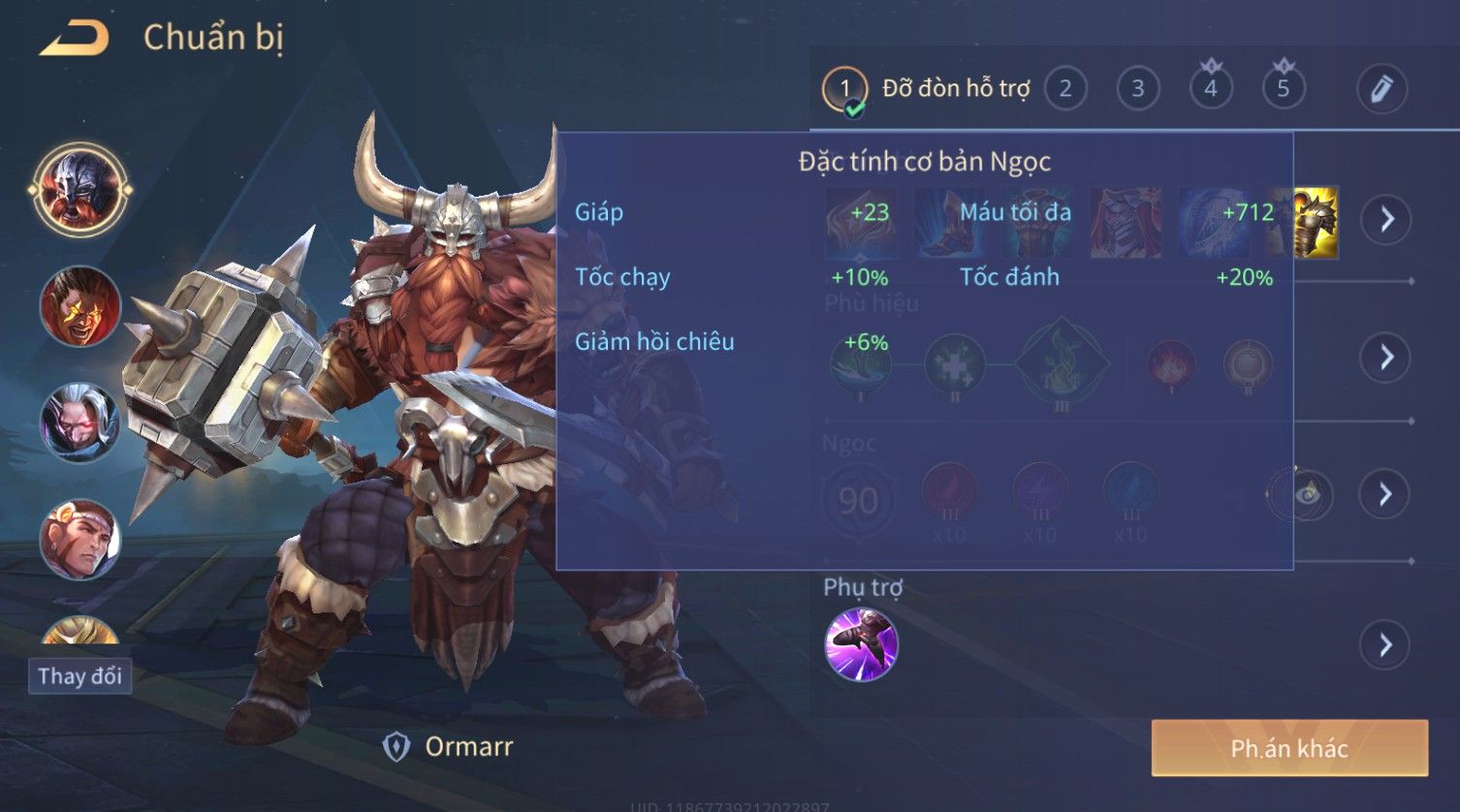
Task: Open the equipment items row arrow
Action: (1387, 220)
